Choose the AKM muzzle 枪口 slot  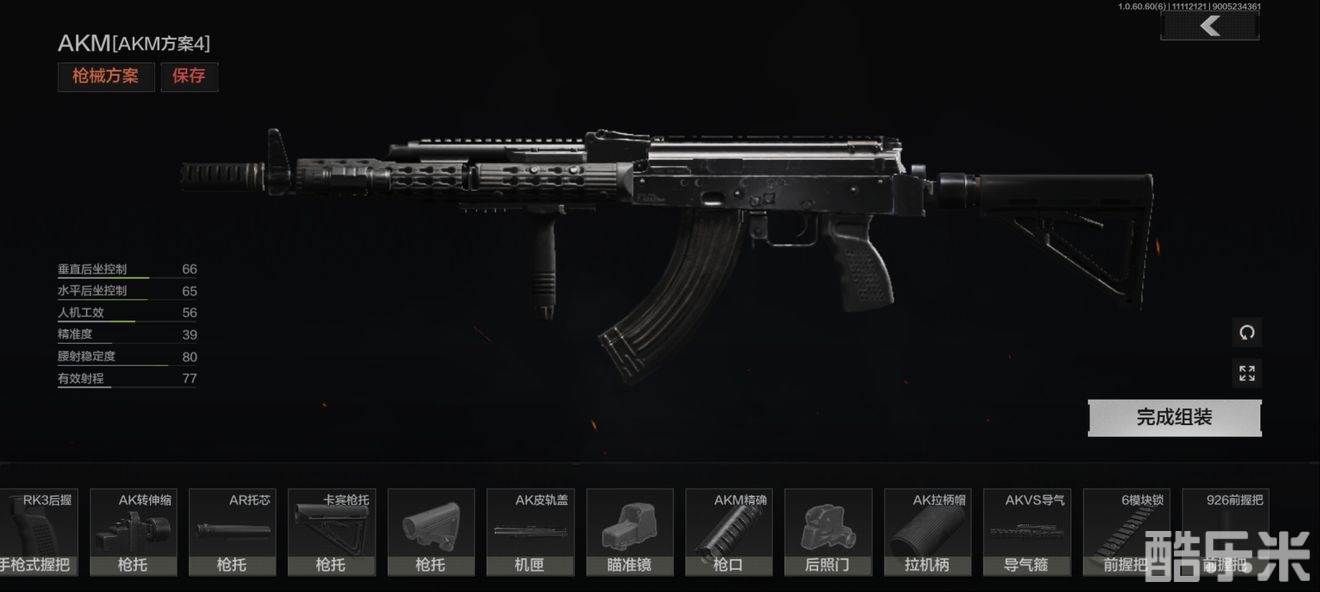(728, 532)
